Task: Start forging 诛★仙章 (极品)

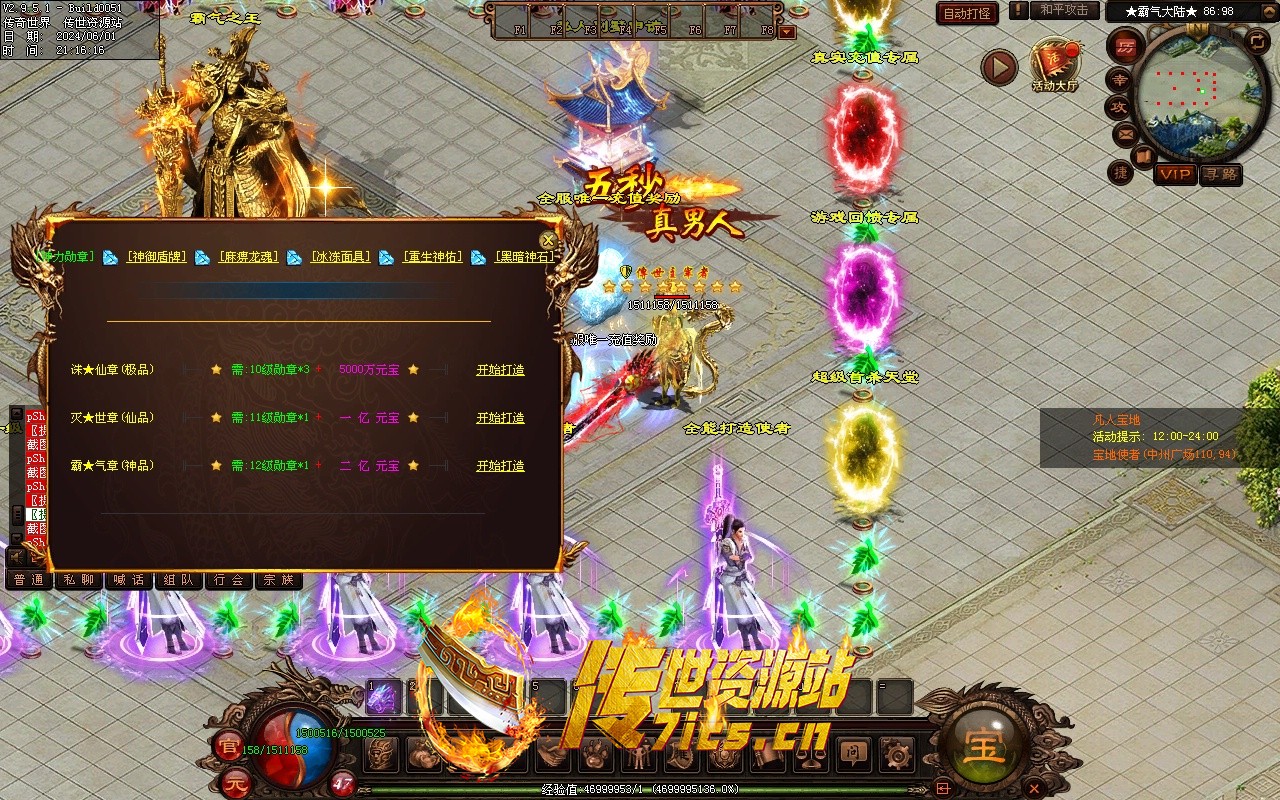Action: (500, 370)
